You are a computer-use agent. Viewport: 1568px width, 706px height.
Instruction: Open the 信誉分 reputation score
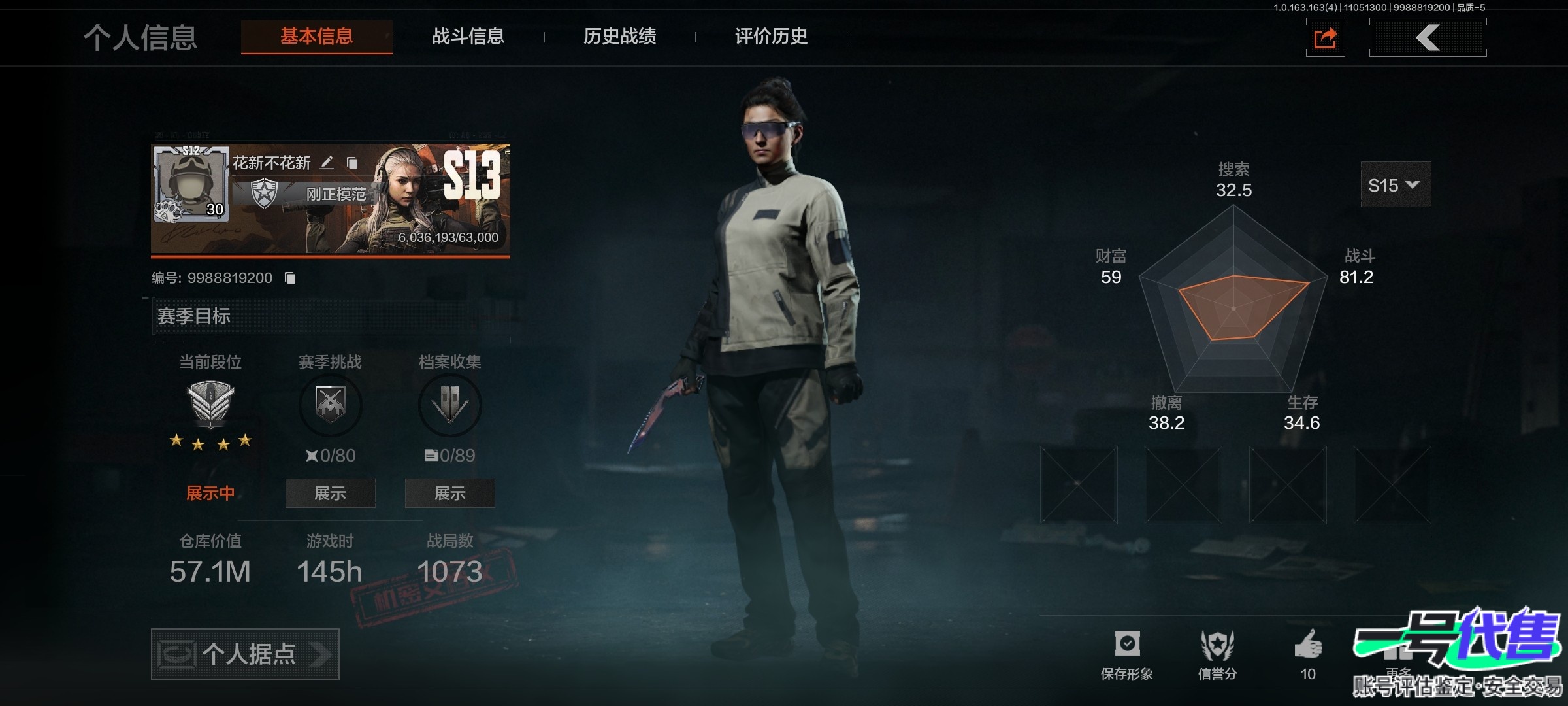tap(1217, 654)
